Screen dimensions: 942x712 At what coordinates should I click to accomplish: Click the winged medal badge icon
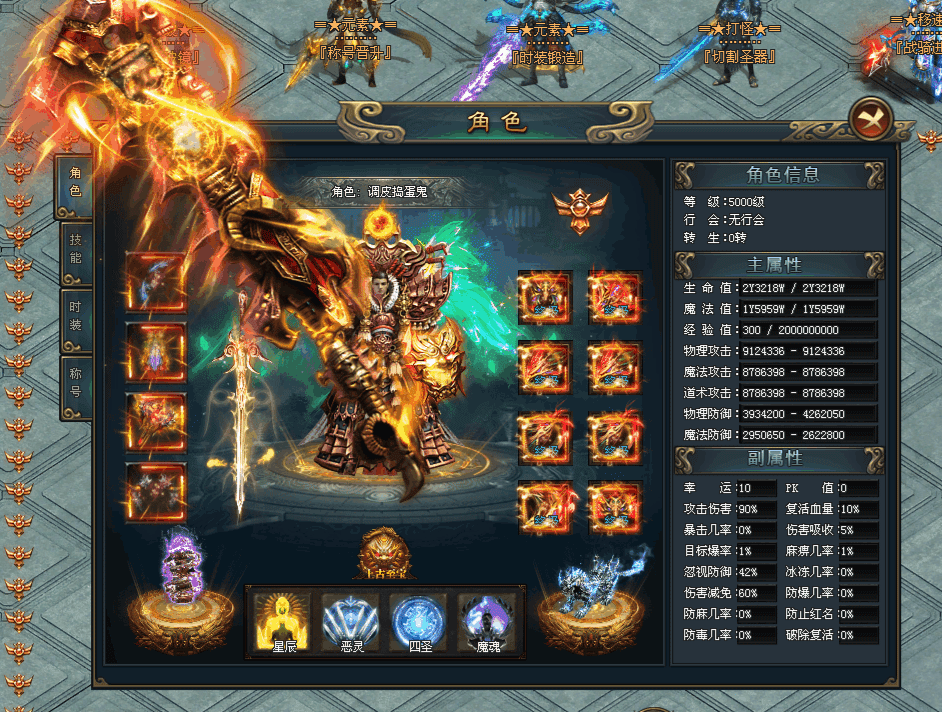tap(581, 208)
